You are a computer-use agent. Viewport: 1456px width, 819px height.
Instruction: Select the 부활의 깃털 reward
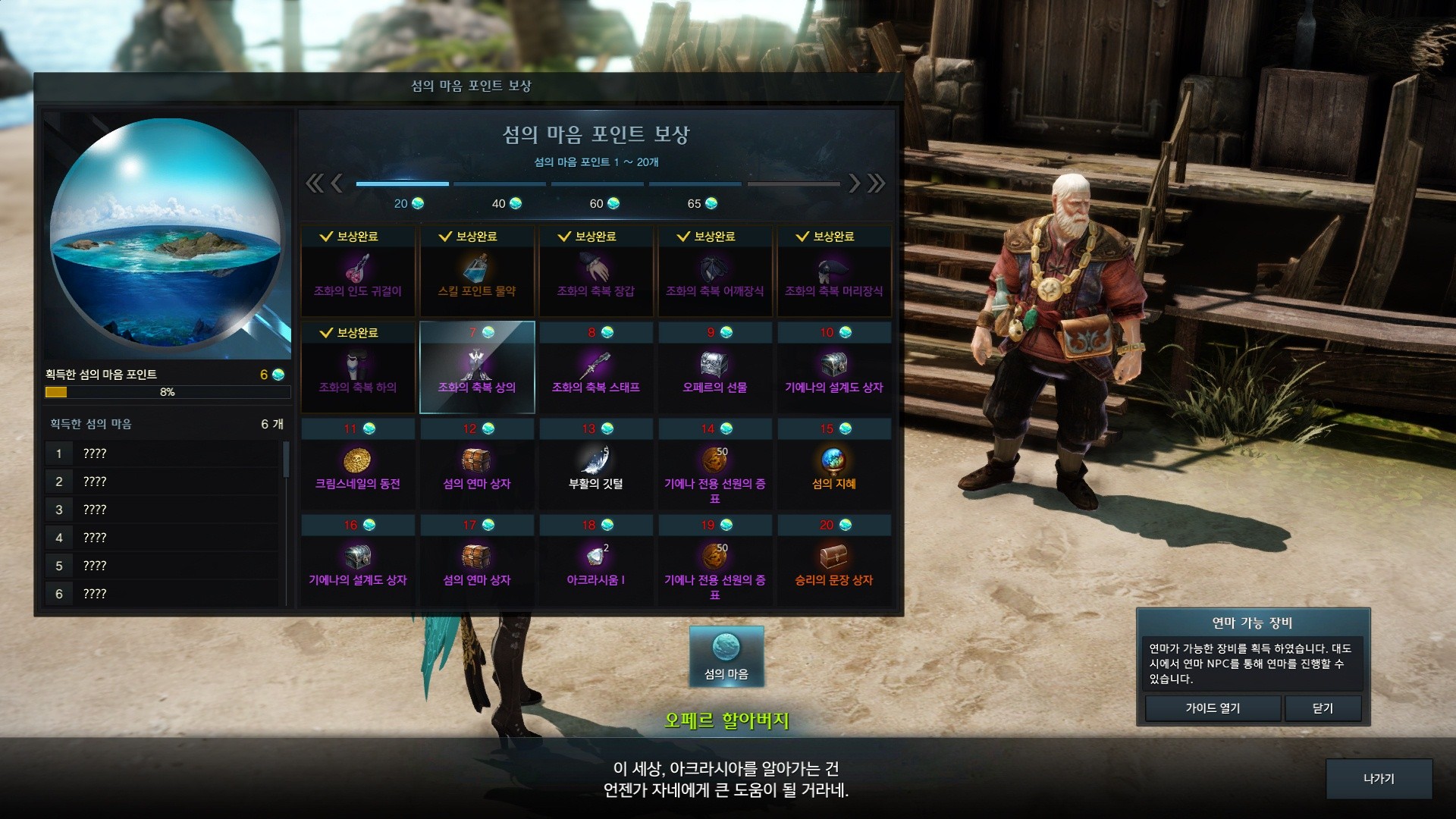tap(596, 464)
